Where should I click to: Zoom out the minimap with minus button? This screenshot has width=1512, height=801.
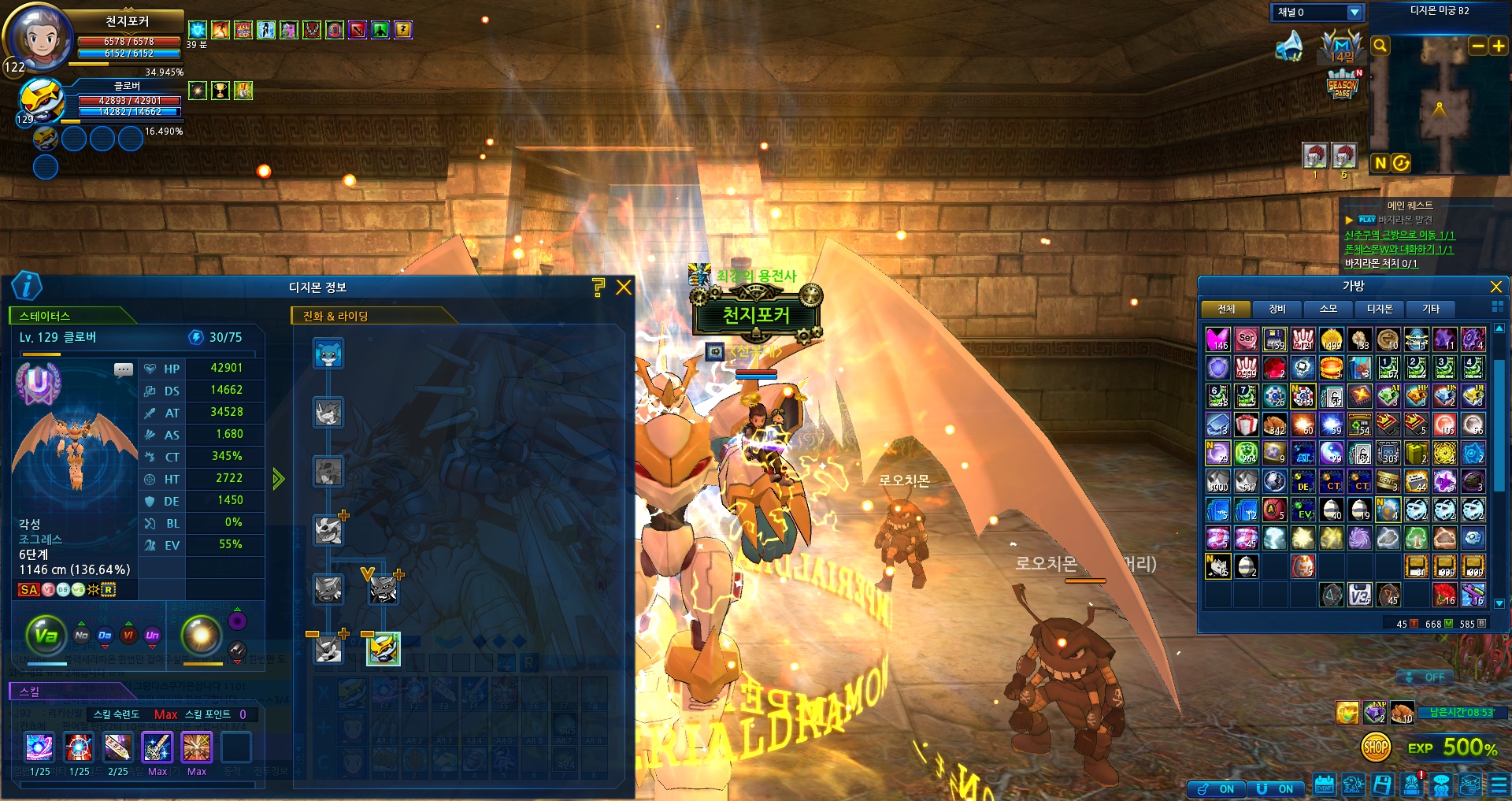[1478, 46]
